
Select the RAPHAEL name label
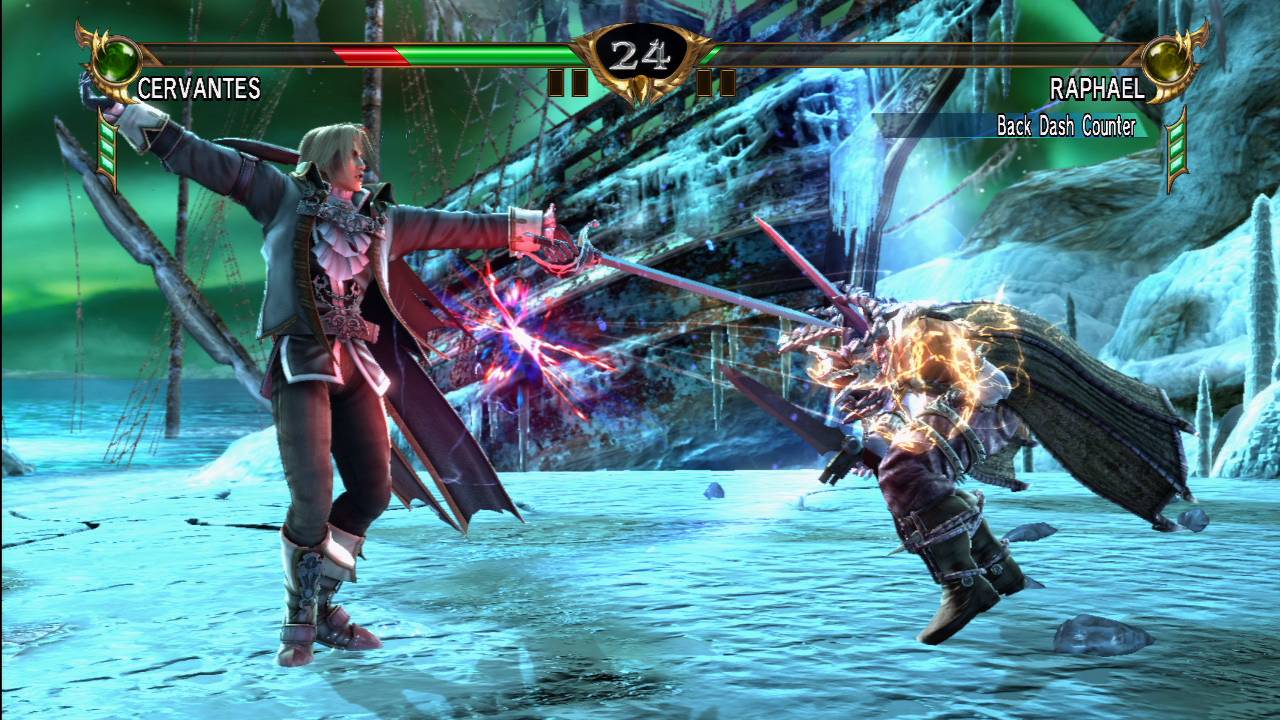point(1099,90)
